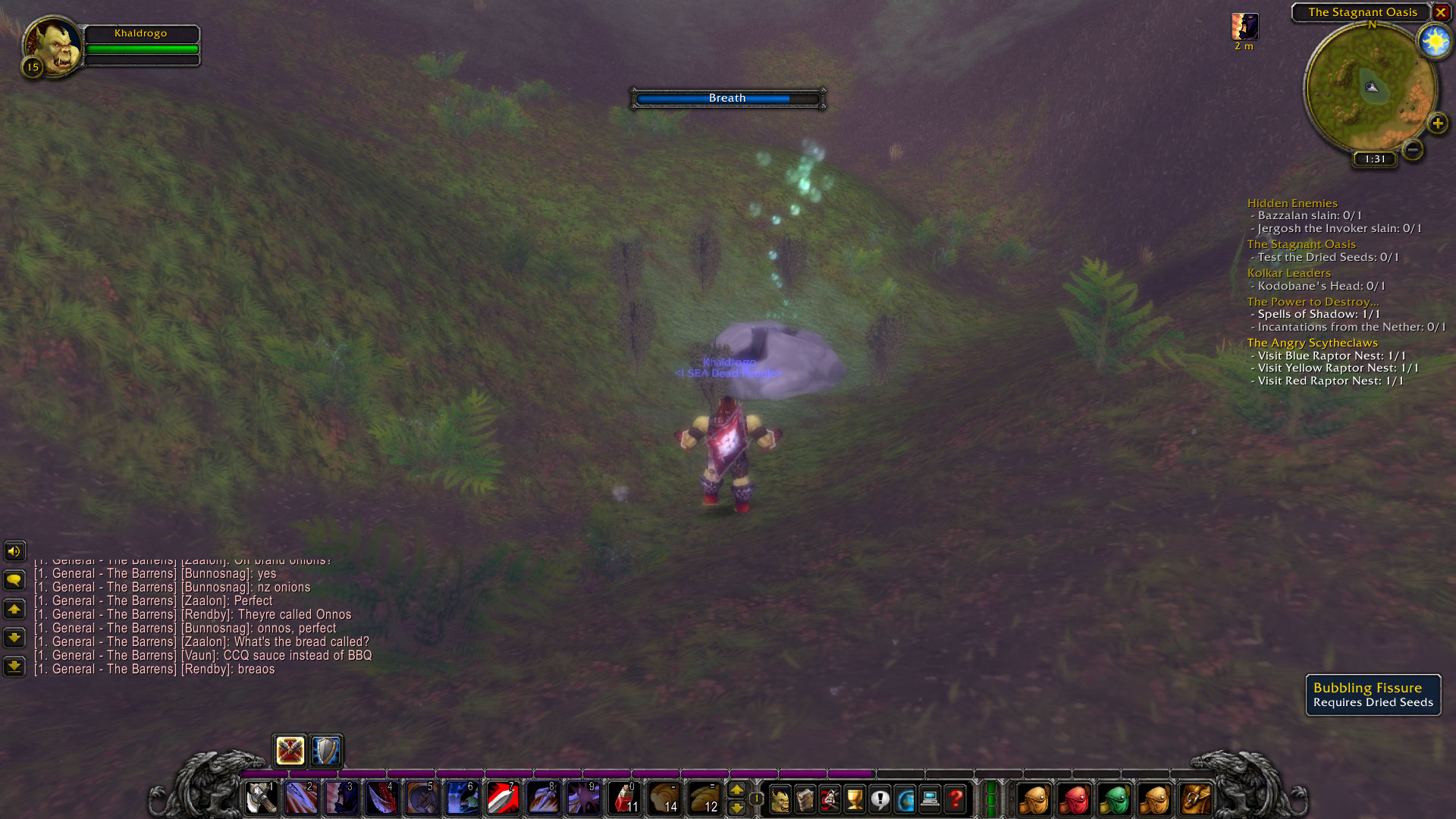Use the healing potion in action slot 11
The height and width of the screenshot is (819, 1456).
coord(623,799)
